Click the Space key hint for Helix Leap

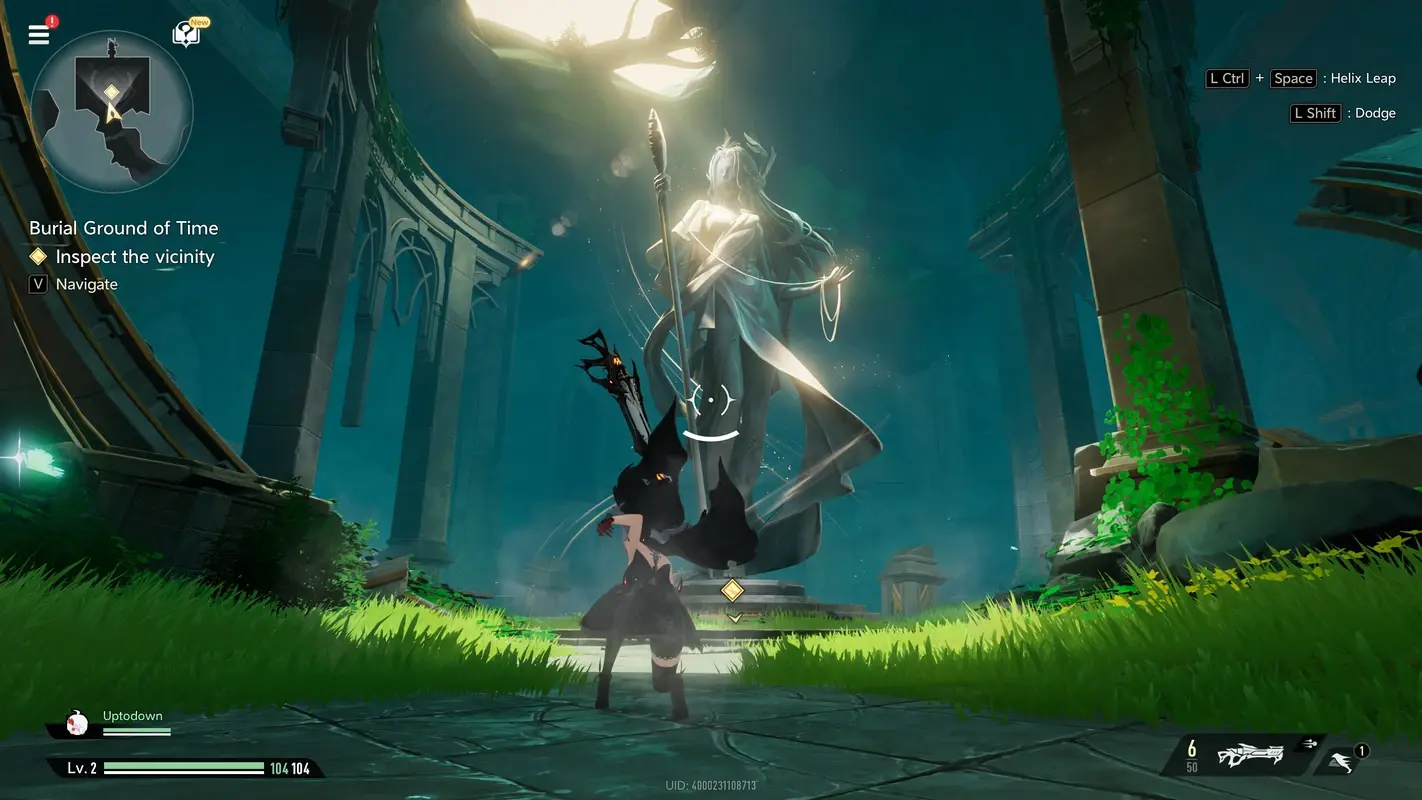coord(1293,78)
